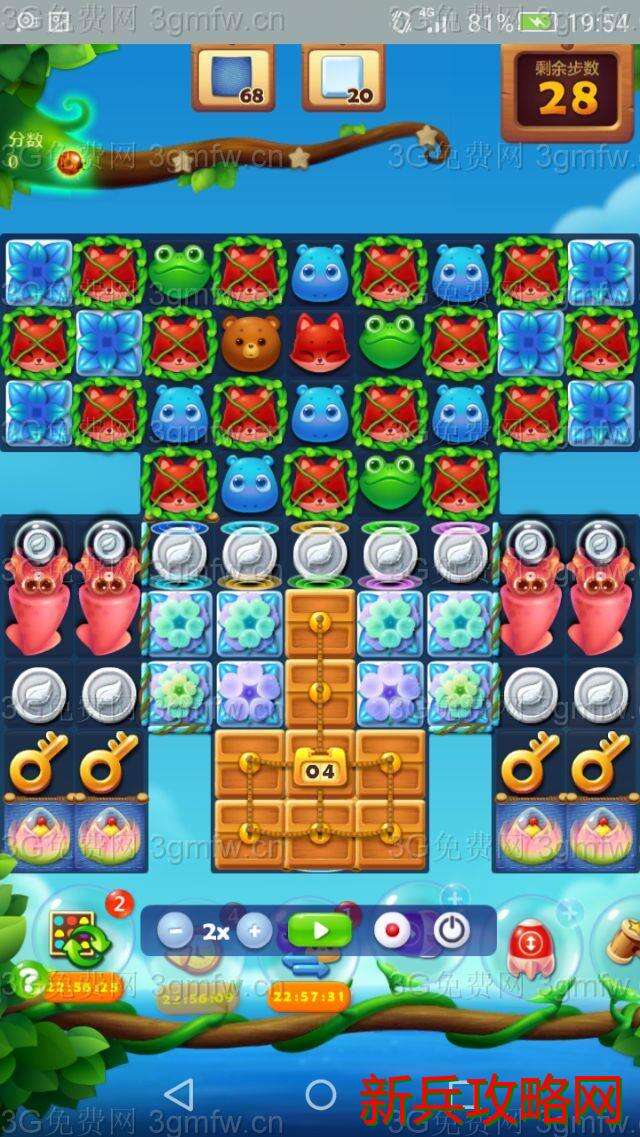Increase speed with the plus button
The image size is (640, 1137).
click(x=254, y=932)
